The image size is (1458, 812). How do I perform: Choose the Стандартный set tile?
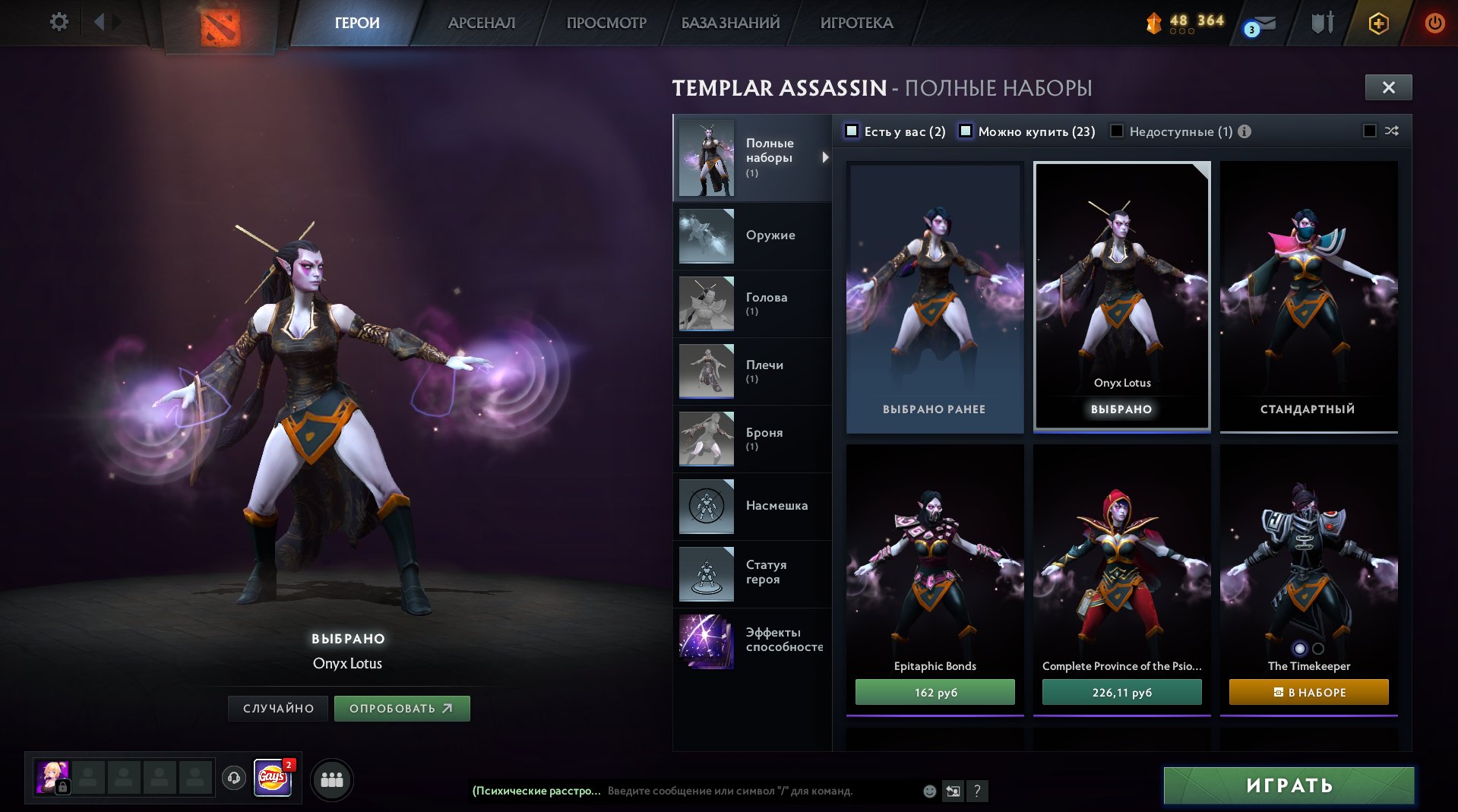coord(1308,296)
